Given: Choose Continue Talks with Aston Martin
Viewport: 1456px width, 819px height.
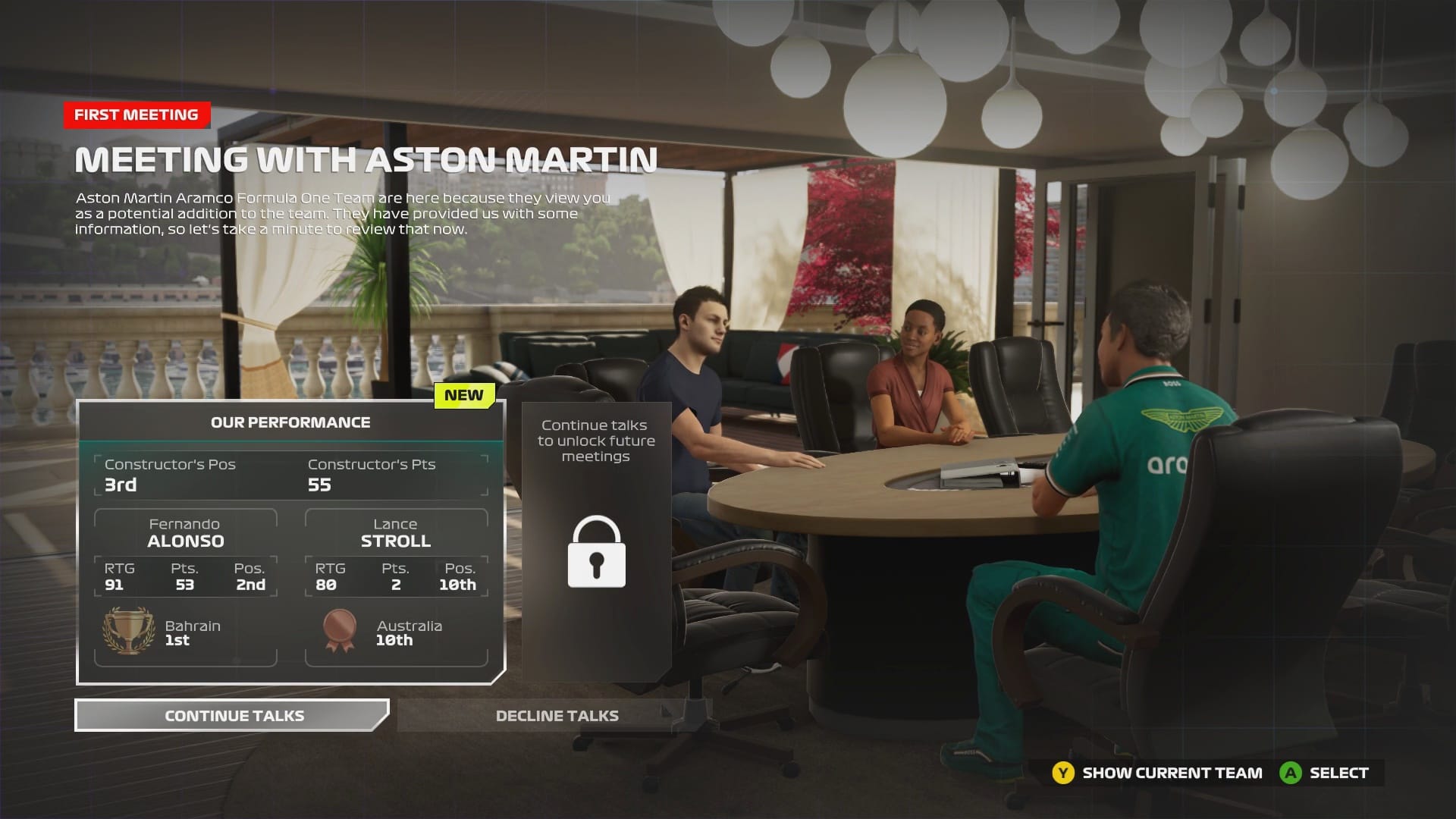Looking at the screenshot, I should (233, 716).
